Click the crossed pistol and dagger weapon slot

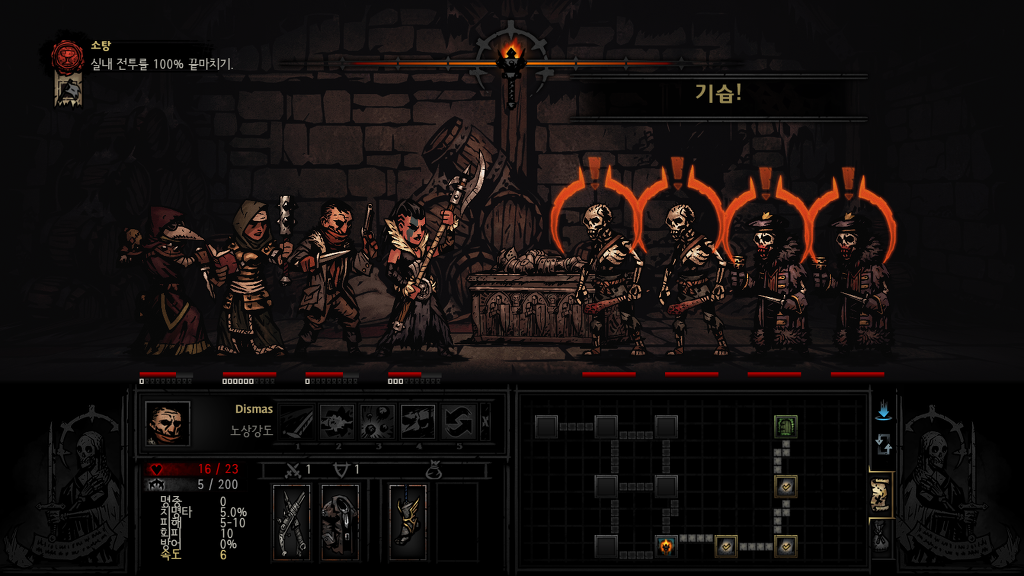coord(293,520)
